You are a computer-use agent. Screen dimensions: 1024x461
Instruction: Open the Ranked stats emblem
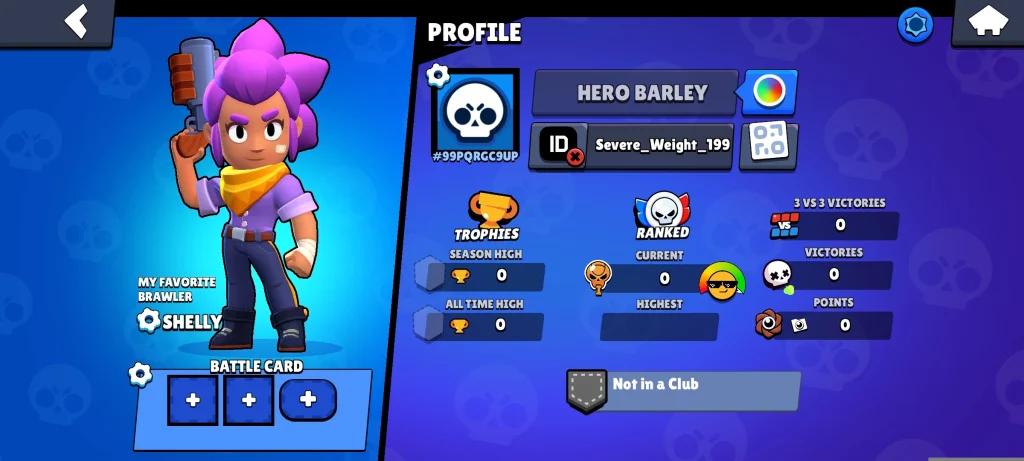[x=662, y=214]
